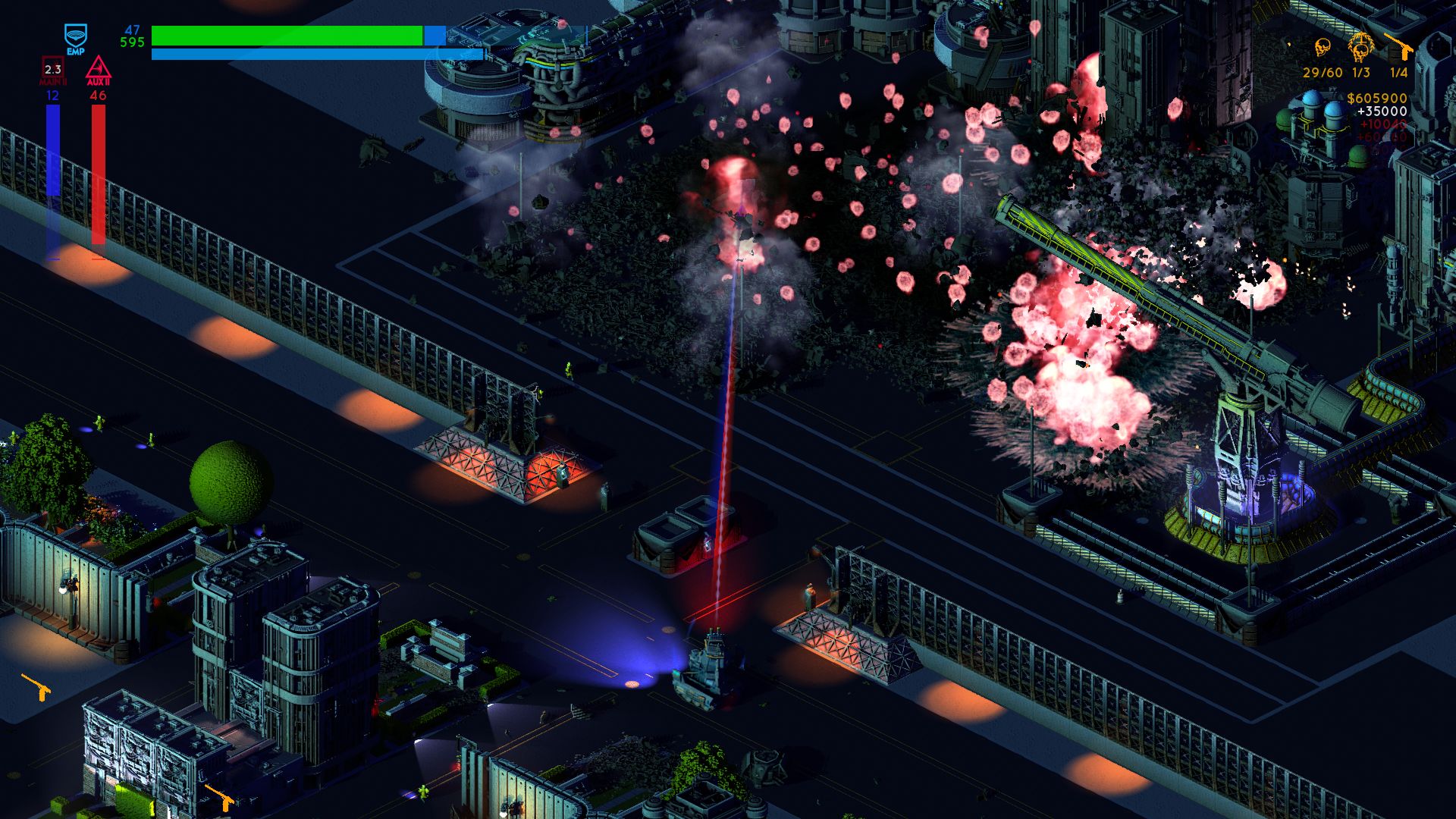
Task: Select the AUX II weapon triangle icon
Action: pos(99,68)
